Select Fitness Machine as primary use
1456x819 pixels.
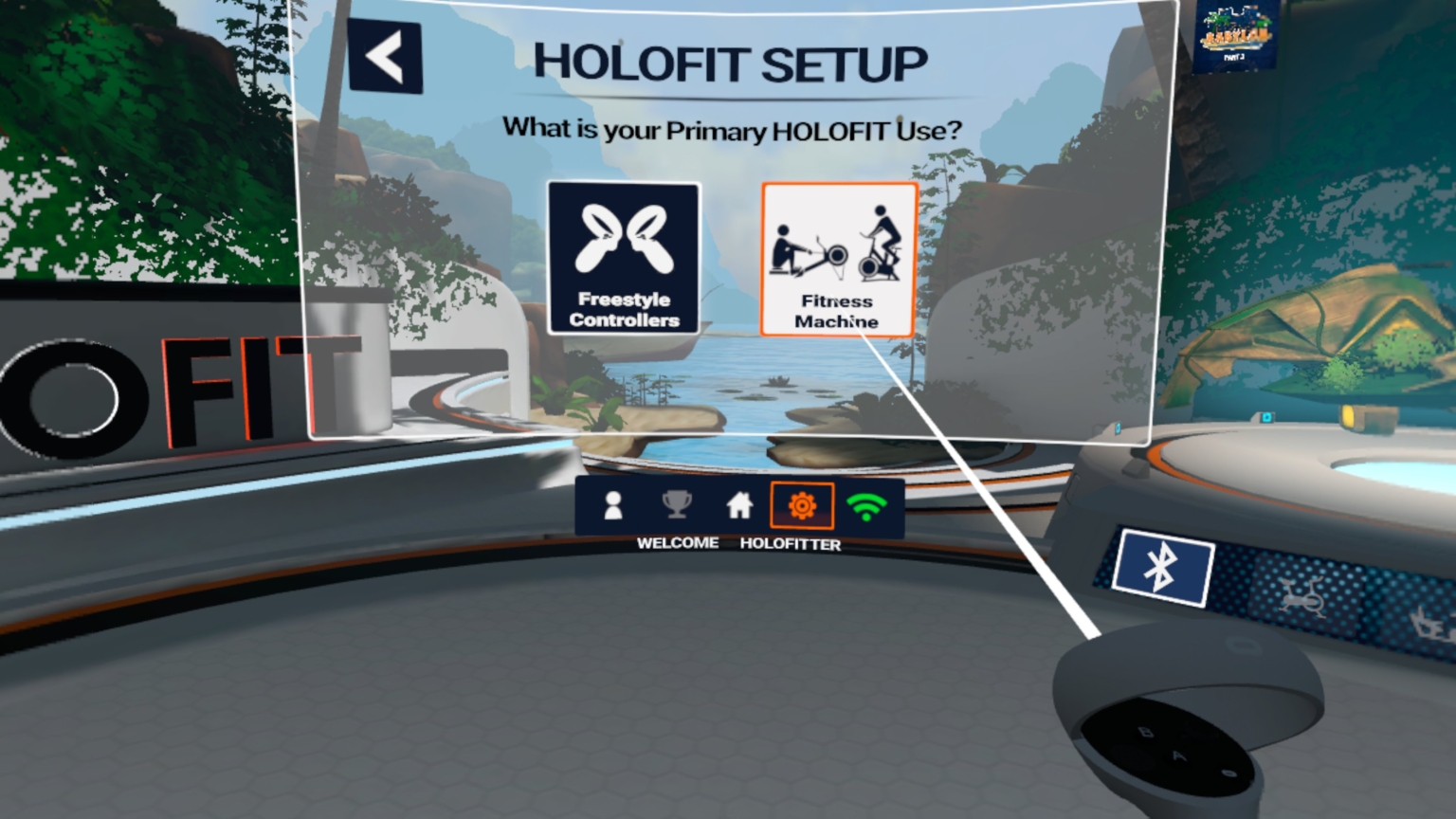coord(838,258)
